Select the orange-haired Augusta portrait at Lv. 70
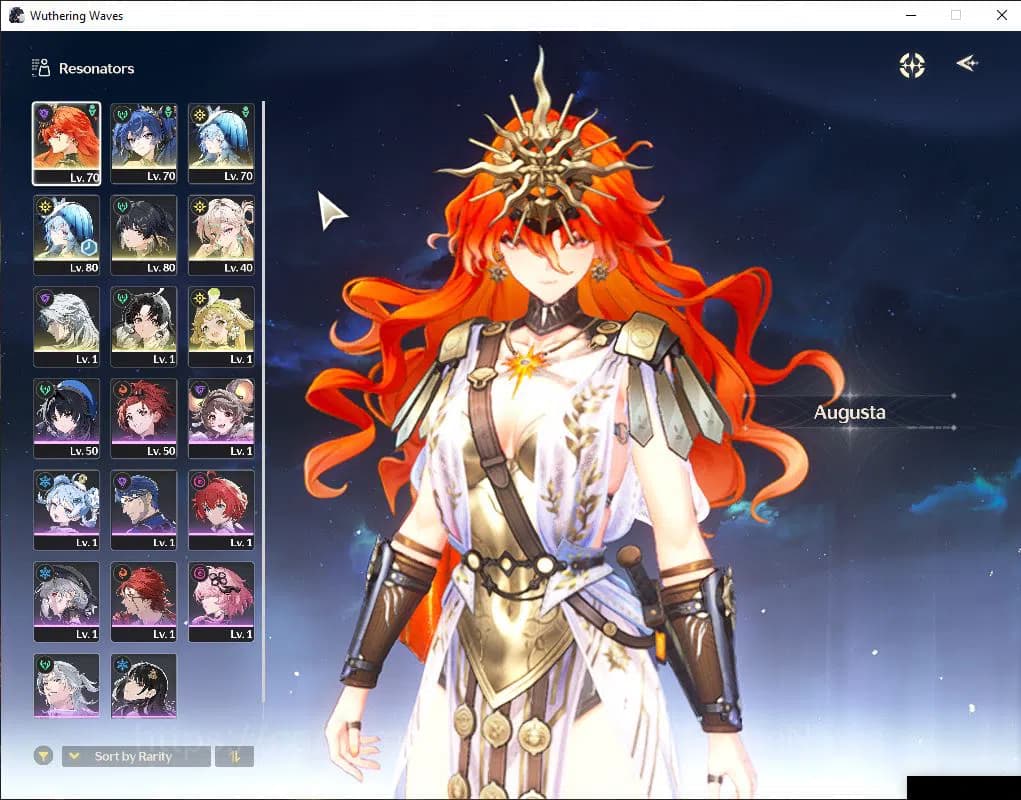The width and height of the screenshot is (1021, 800). [66, 143]
